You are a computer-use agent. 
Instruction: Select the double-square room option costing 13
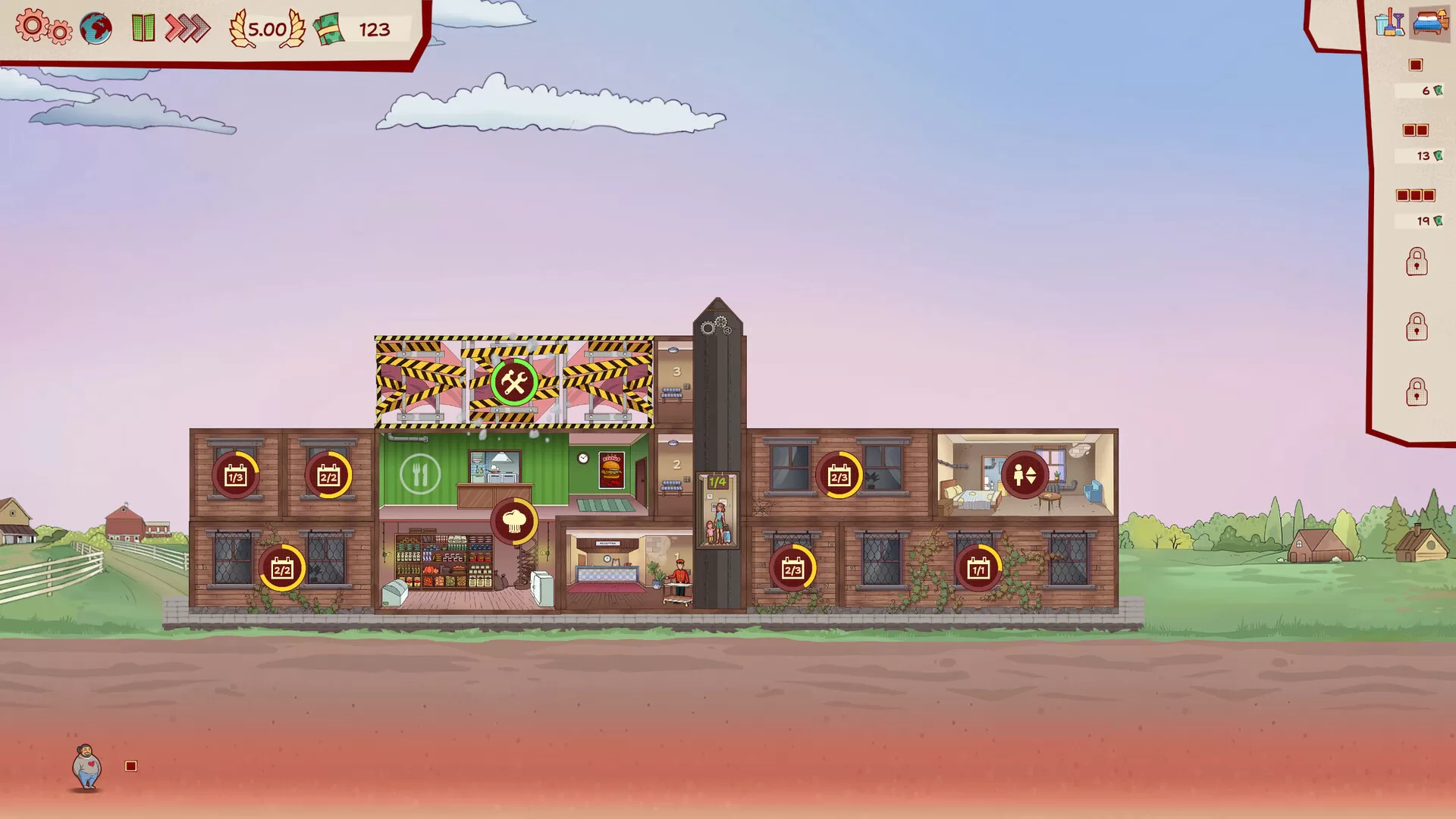(1417, 130)
